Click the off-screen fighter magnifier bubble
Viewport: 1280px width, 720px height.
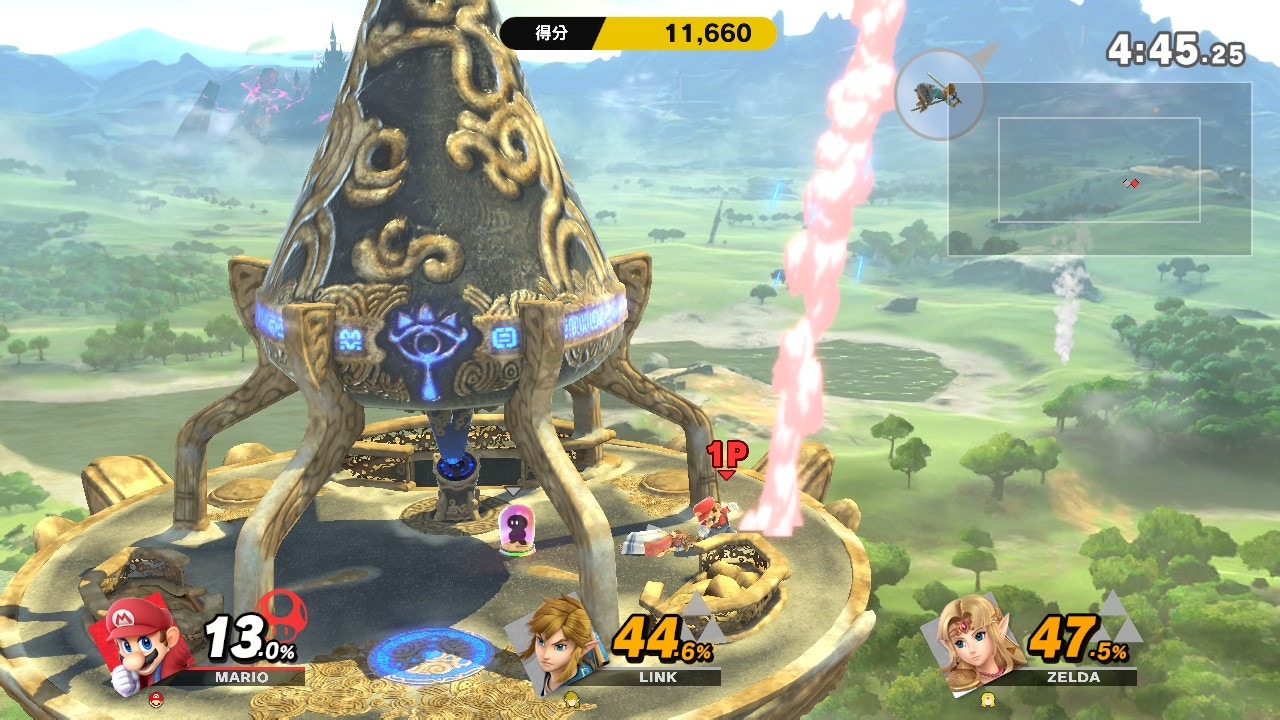[x=940, y=95]
